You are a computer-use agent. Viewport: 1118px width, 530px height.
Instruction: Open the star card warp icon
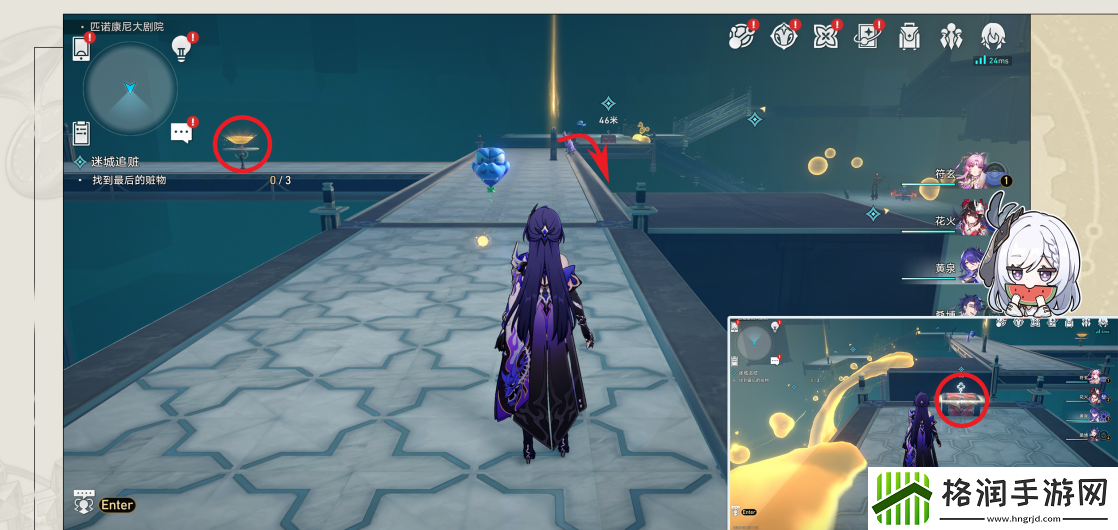click(867, 36)
